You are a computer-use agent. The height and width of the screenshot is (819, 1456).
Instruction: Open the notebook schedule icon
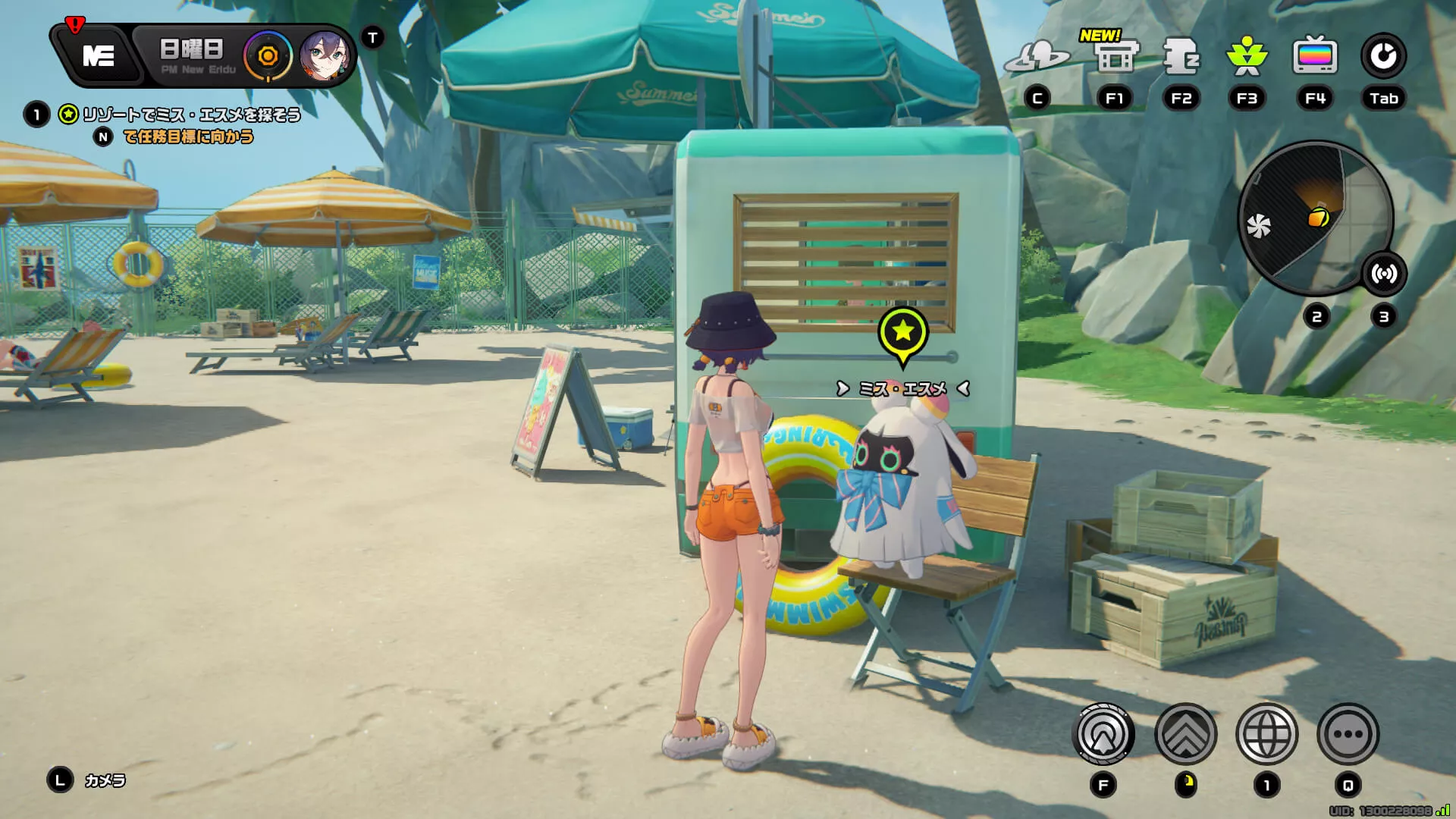point(1181,57)
